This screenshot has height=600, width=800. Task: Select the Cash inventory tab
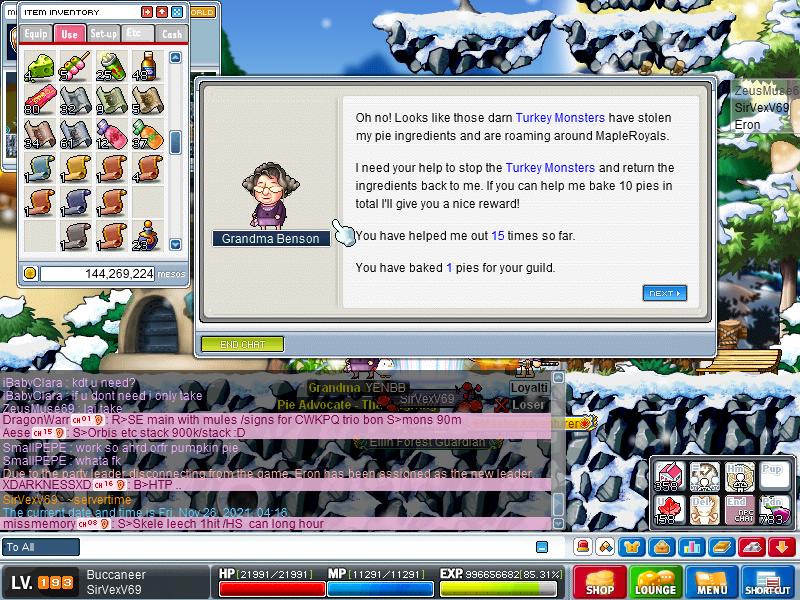(171, 34)
